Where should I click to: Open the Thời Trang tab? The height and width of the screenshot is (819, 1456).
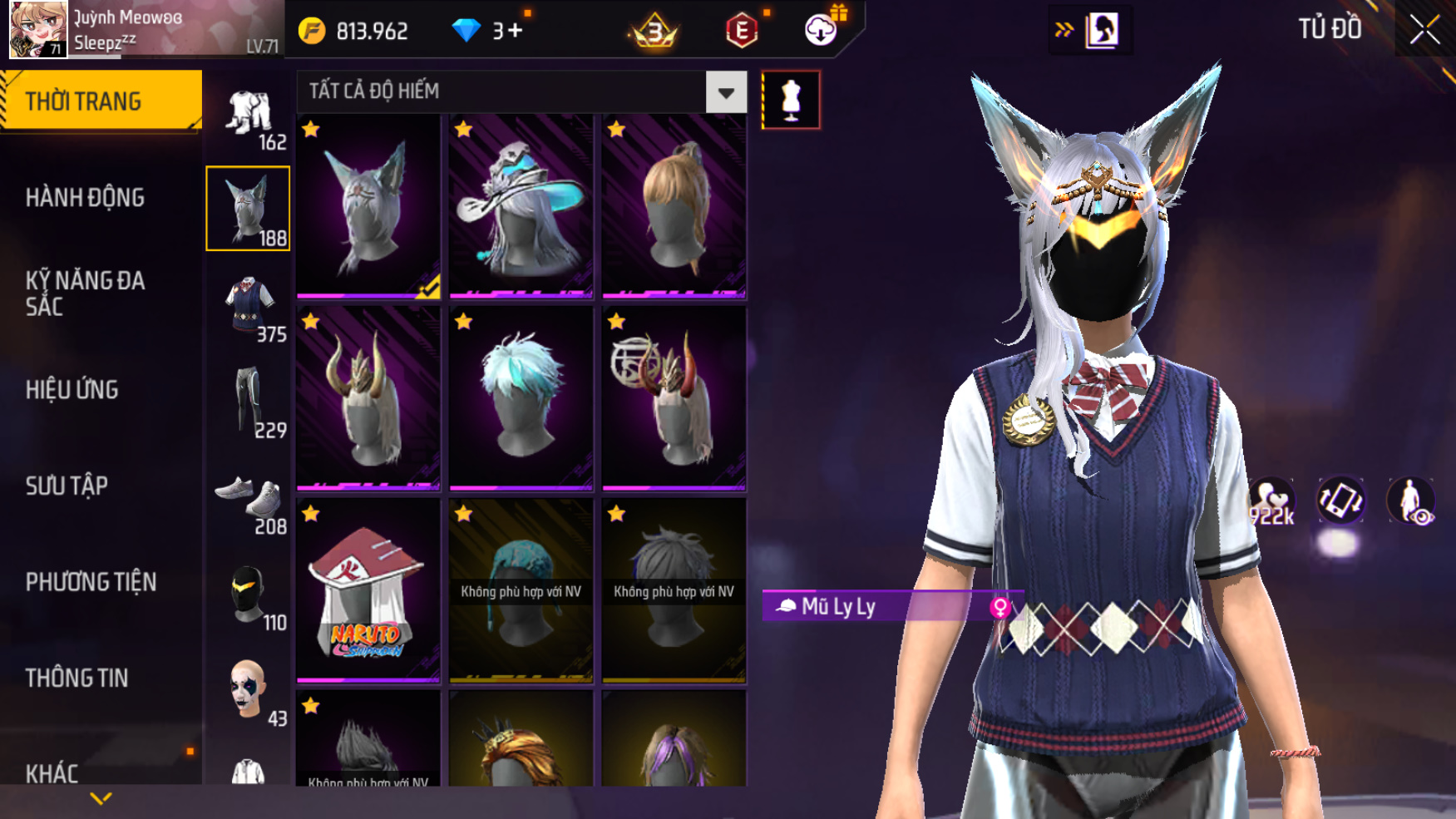click(100, 101)
